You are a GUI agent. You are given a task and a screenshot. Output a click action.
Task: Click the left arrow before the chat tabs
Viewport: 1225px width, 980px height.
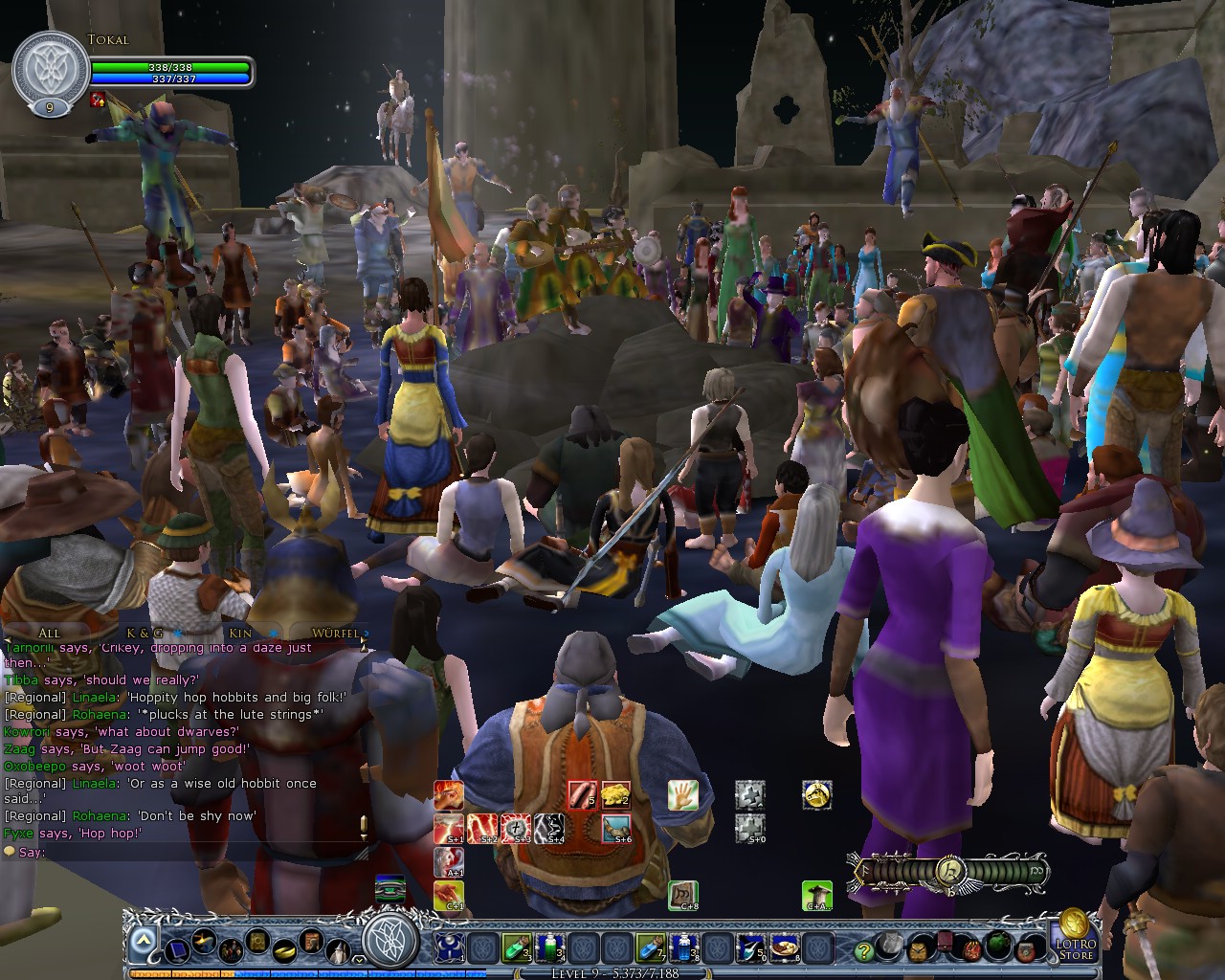[8, 637]
